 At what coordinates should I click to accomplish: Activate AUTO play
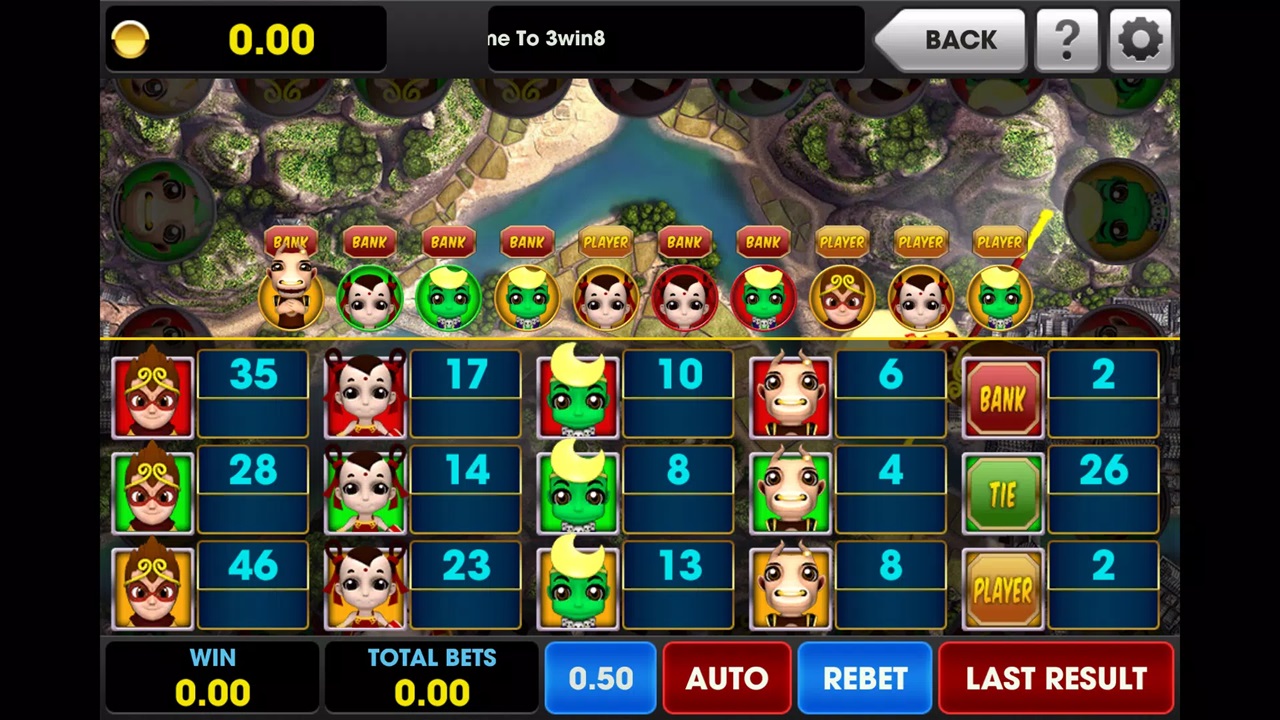coord(727,679)
